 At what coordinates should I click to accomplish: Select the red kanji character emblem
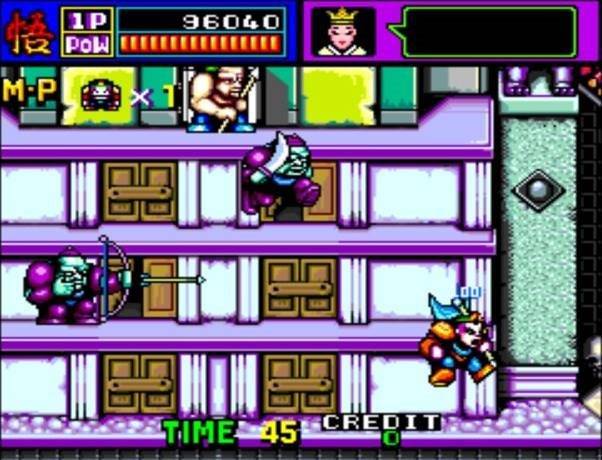[28, 31]
